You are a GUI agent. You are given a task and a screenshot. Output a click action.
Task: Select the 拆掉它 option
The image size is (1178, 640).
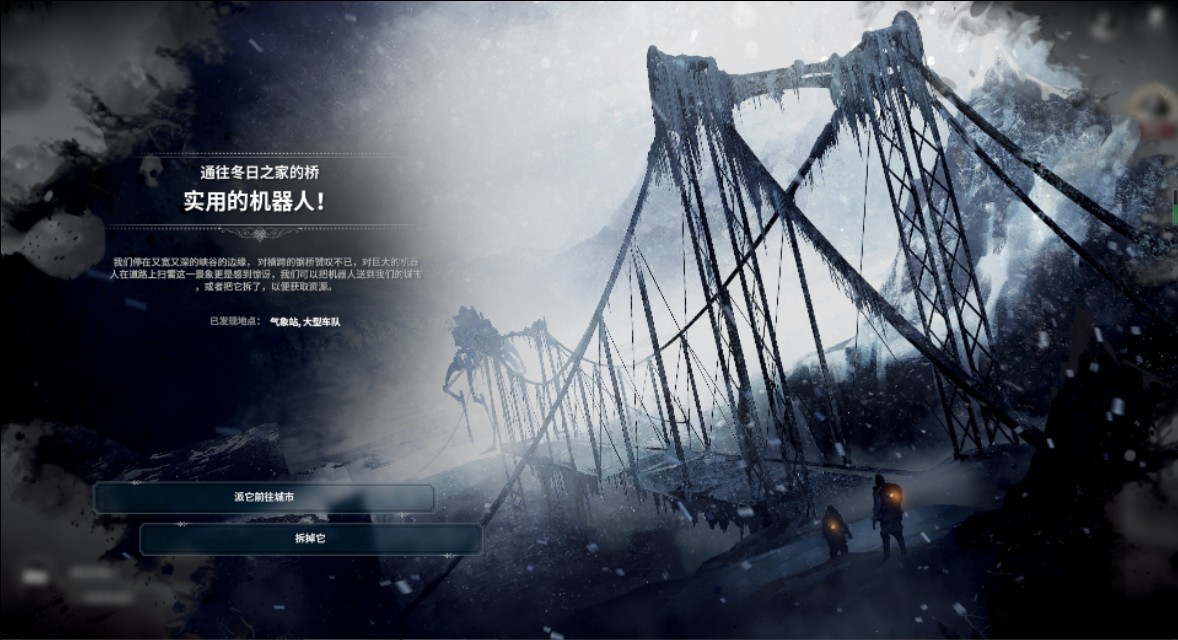[x=310, y=539]
